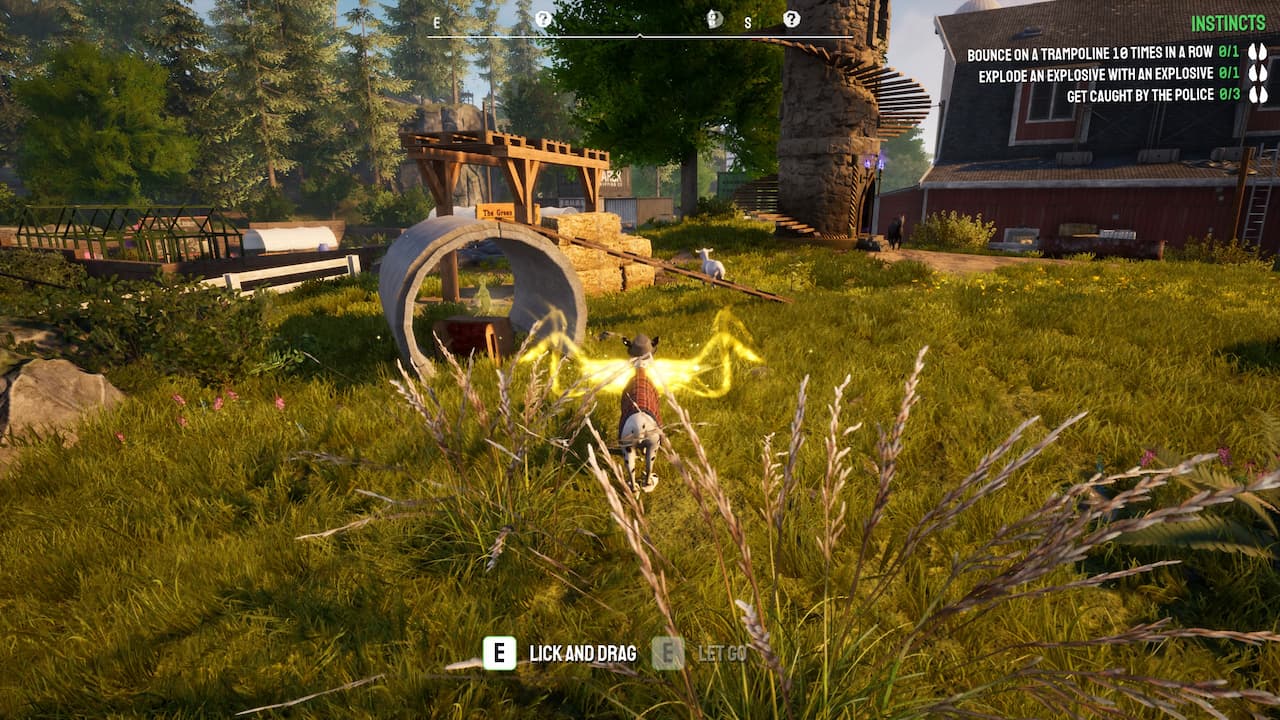Click the question mark marker right of compass S

point(791,19)
